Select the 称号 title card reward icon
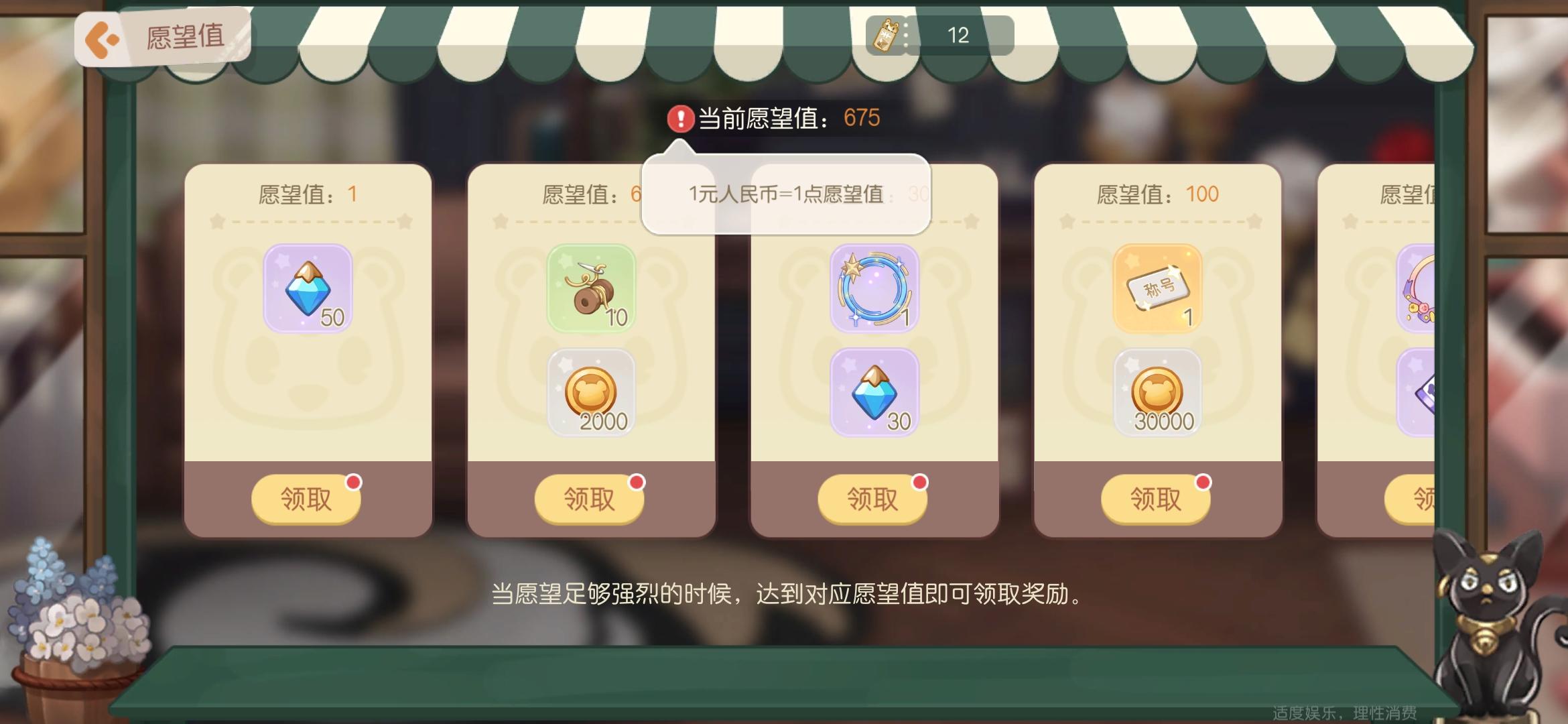This screenshot has height=724, width=1568. [x=1158, y=288]
